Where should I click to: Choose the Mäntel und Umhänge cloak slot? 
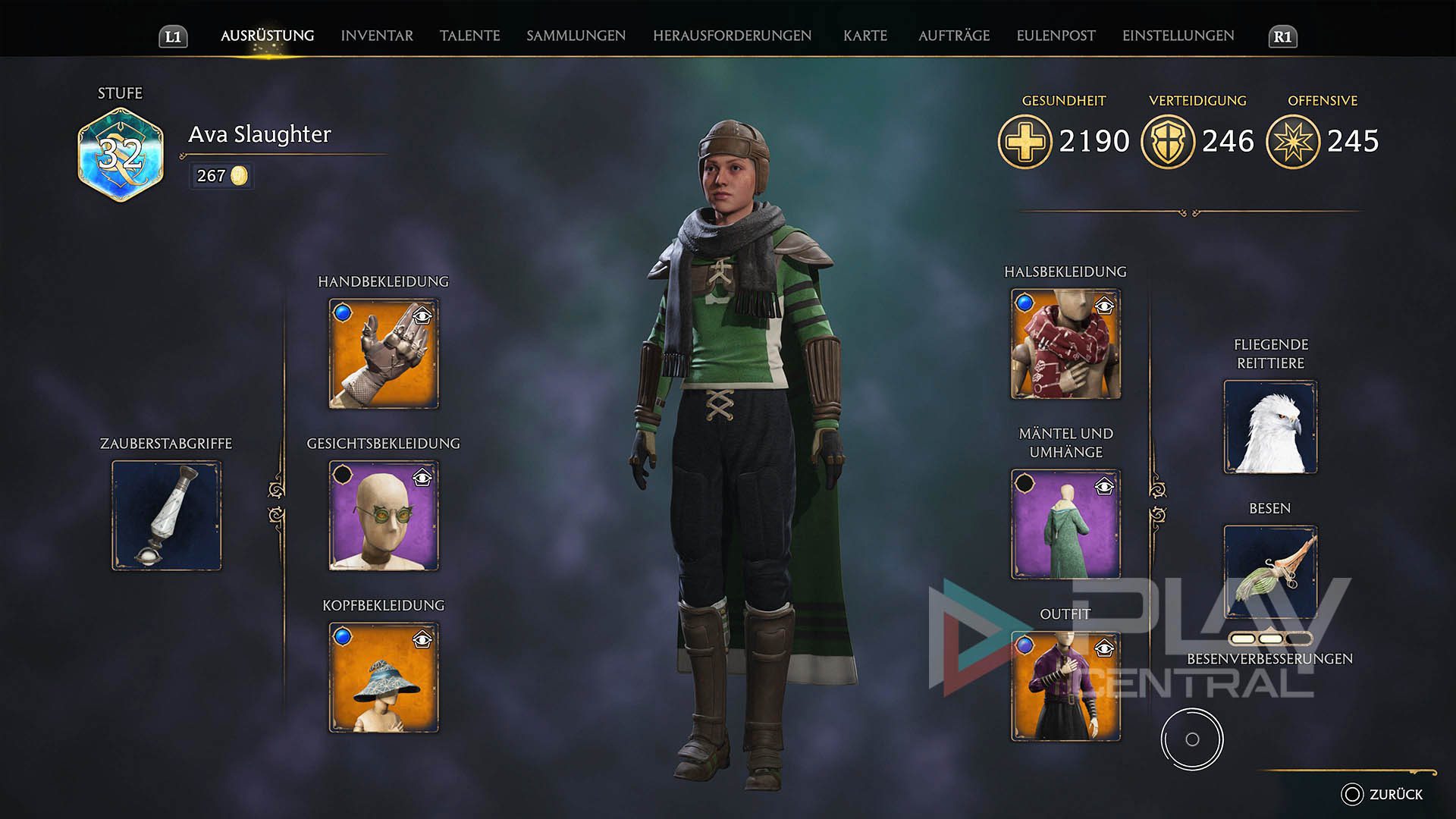pos(1065,525)
